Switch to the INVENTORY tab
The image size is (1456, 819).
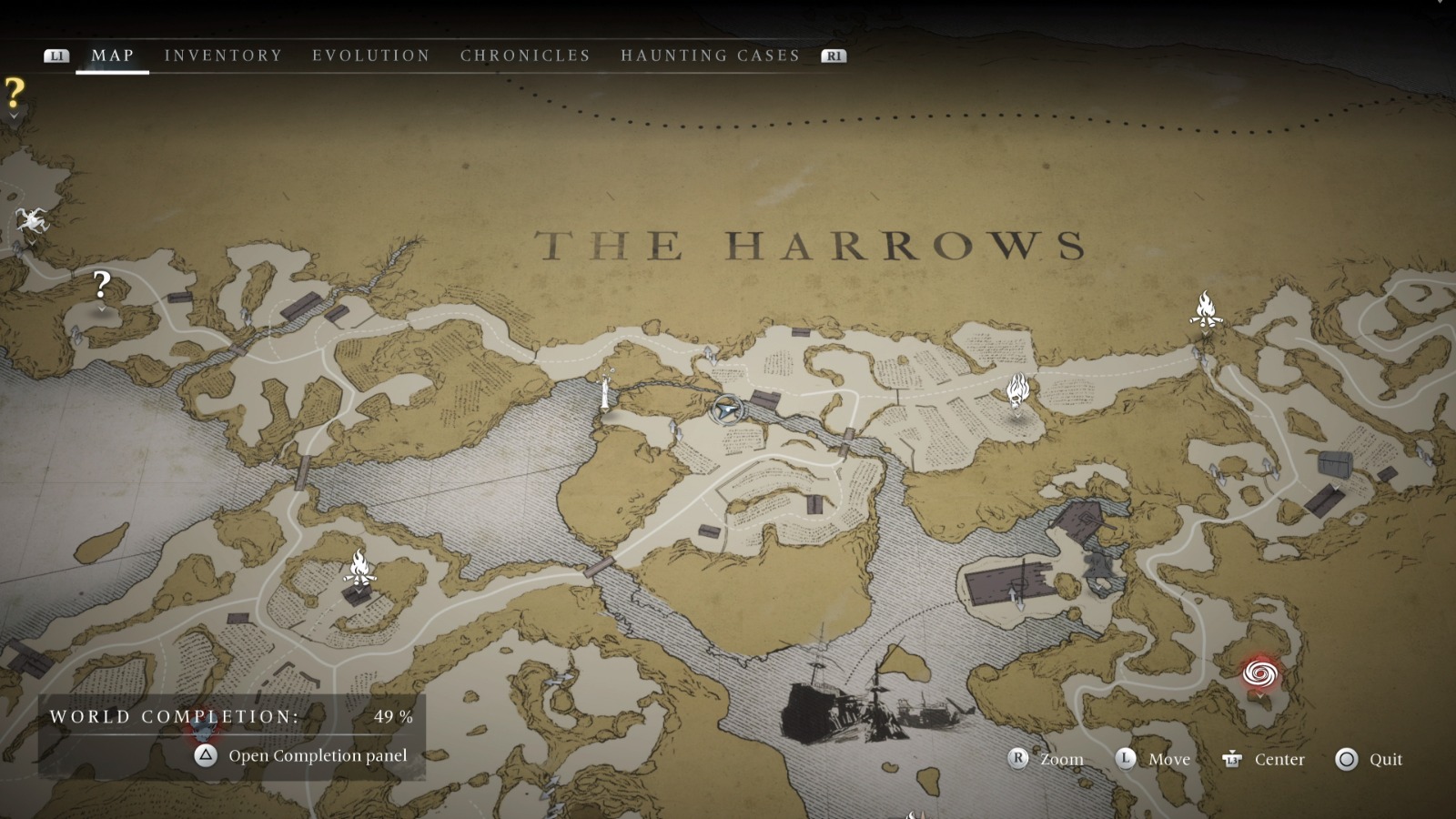pos(223,56)
